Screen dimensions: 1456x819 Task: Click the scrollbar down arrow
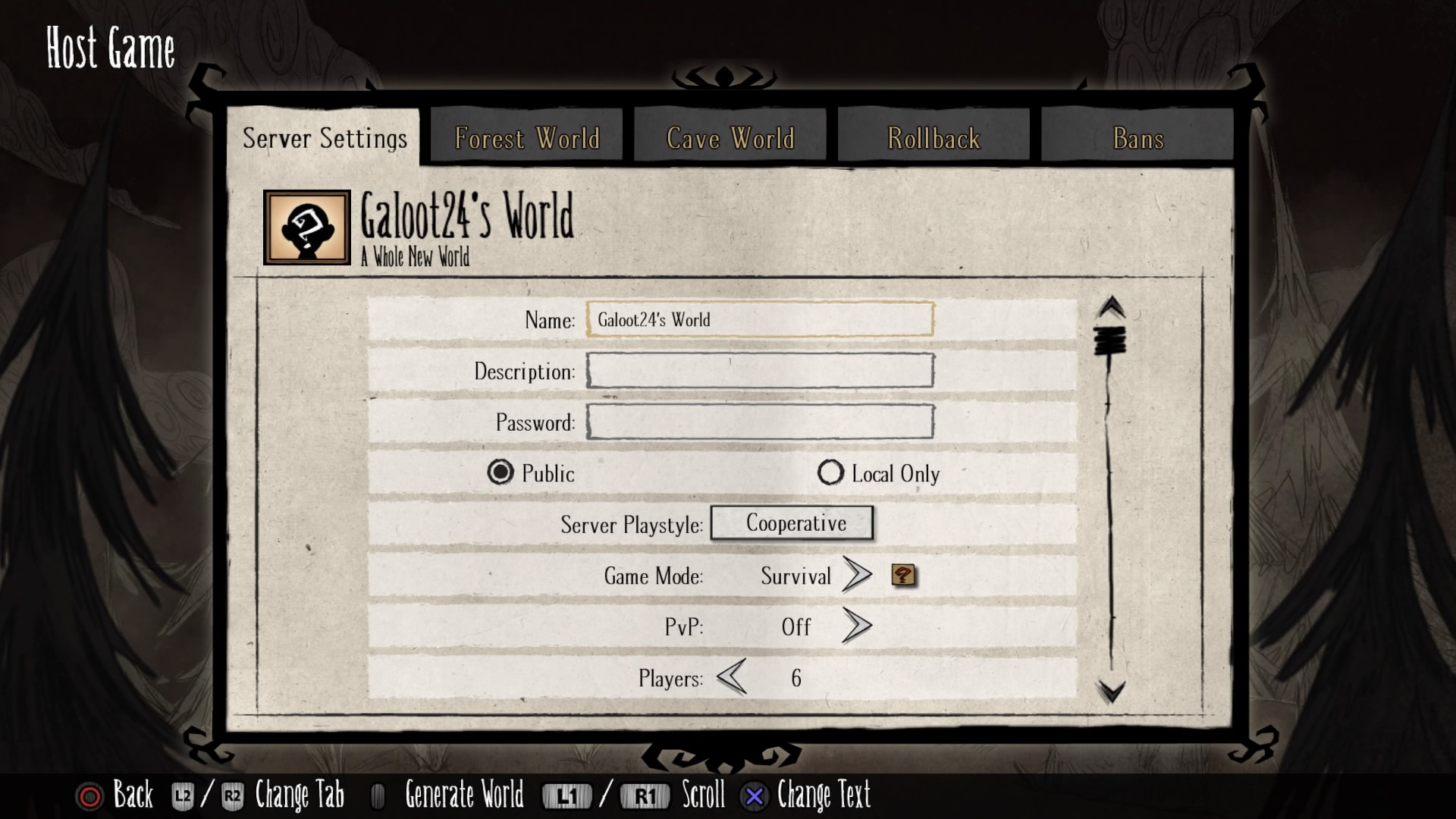[1112, 691]
